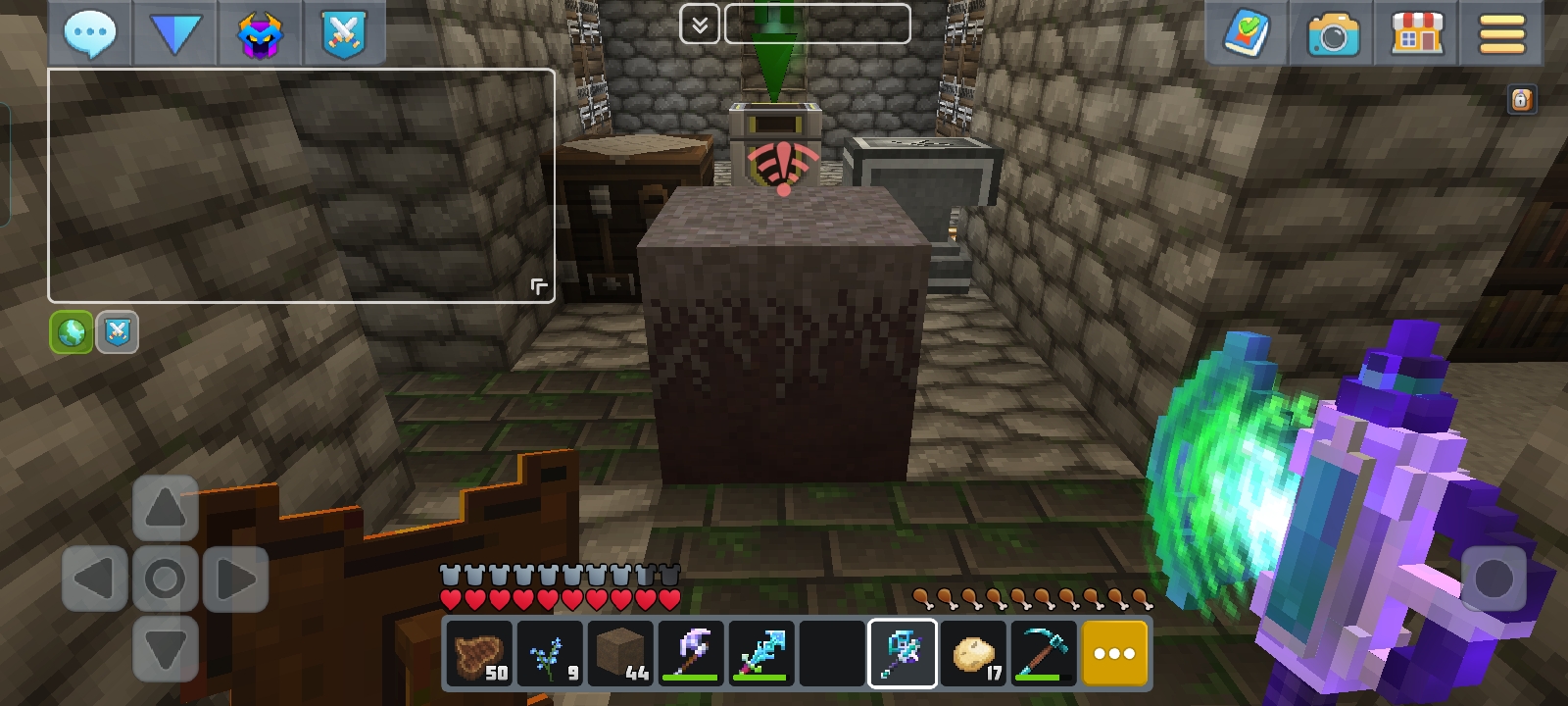Select the brown block stack slot
The width and height of the screenshot is (1568, 706).
620,653
